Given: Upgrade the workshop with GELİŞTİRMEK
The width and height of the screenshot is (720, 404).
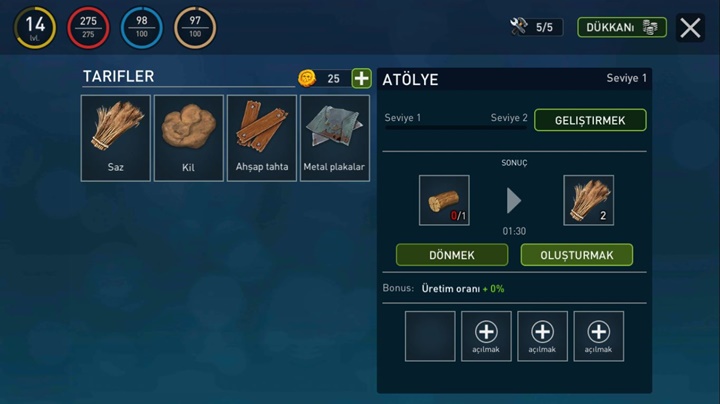Looking at the screenshot, I should [x=590, y=120].
